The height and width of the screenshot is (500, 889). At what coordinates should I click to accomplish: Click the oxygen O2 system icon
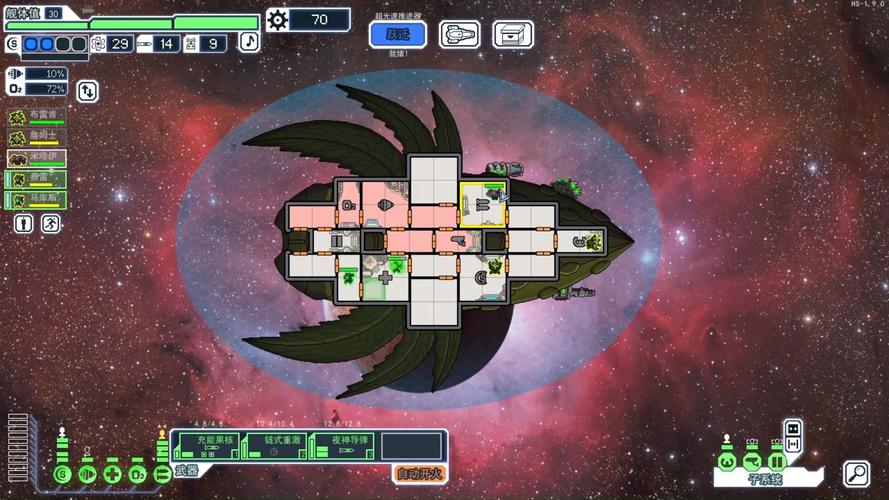click(137, 473)
